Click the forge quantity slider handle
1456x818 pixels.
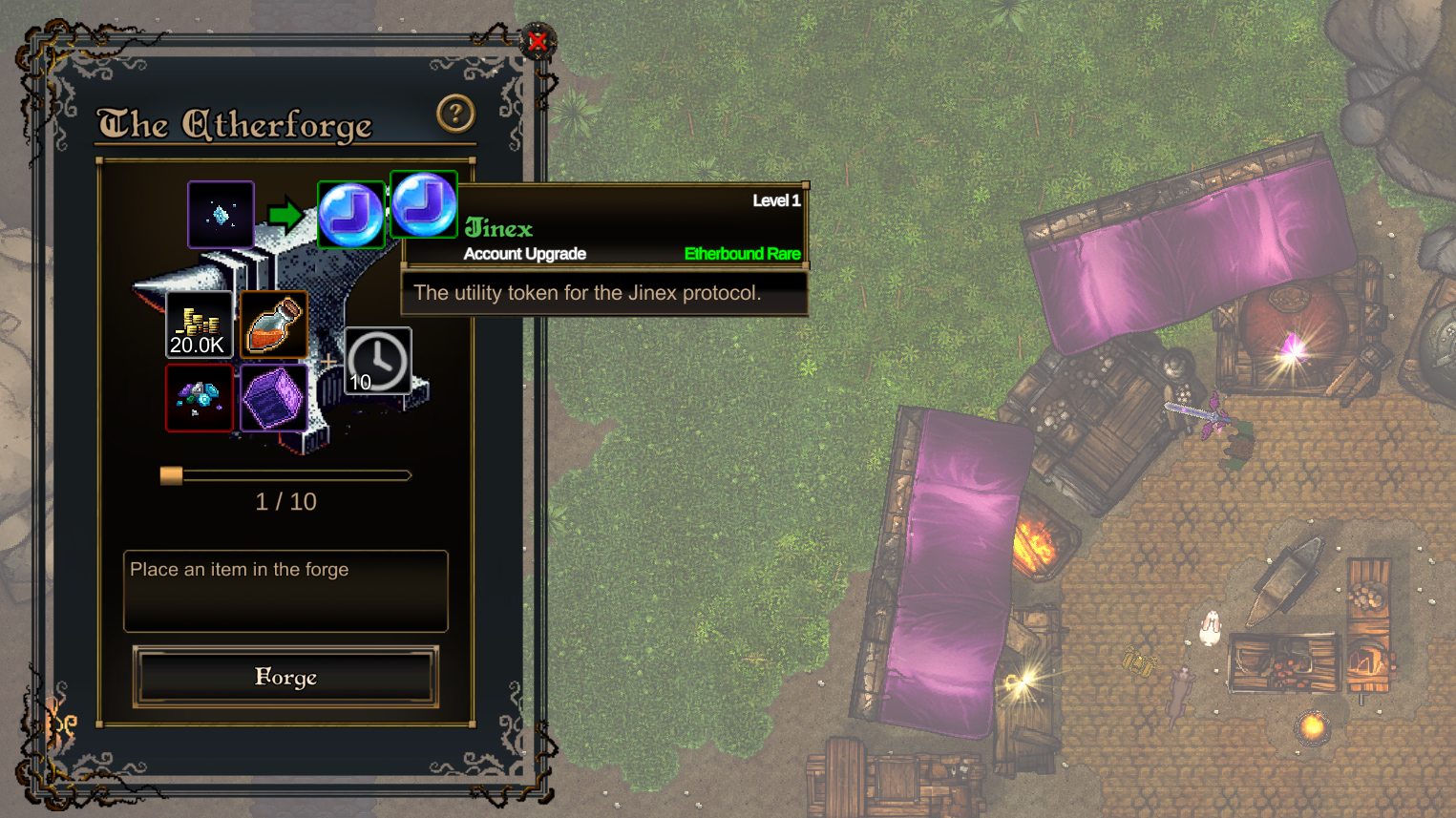point(171,475)
